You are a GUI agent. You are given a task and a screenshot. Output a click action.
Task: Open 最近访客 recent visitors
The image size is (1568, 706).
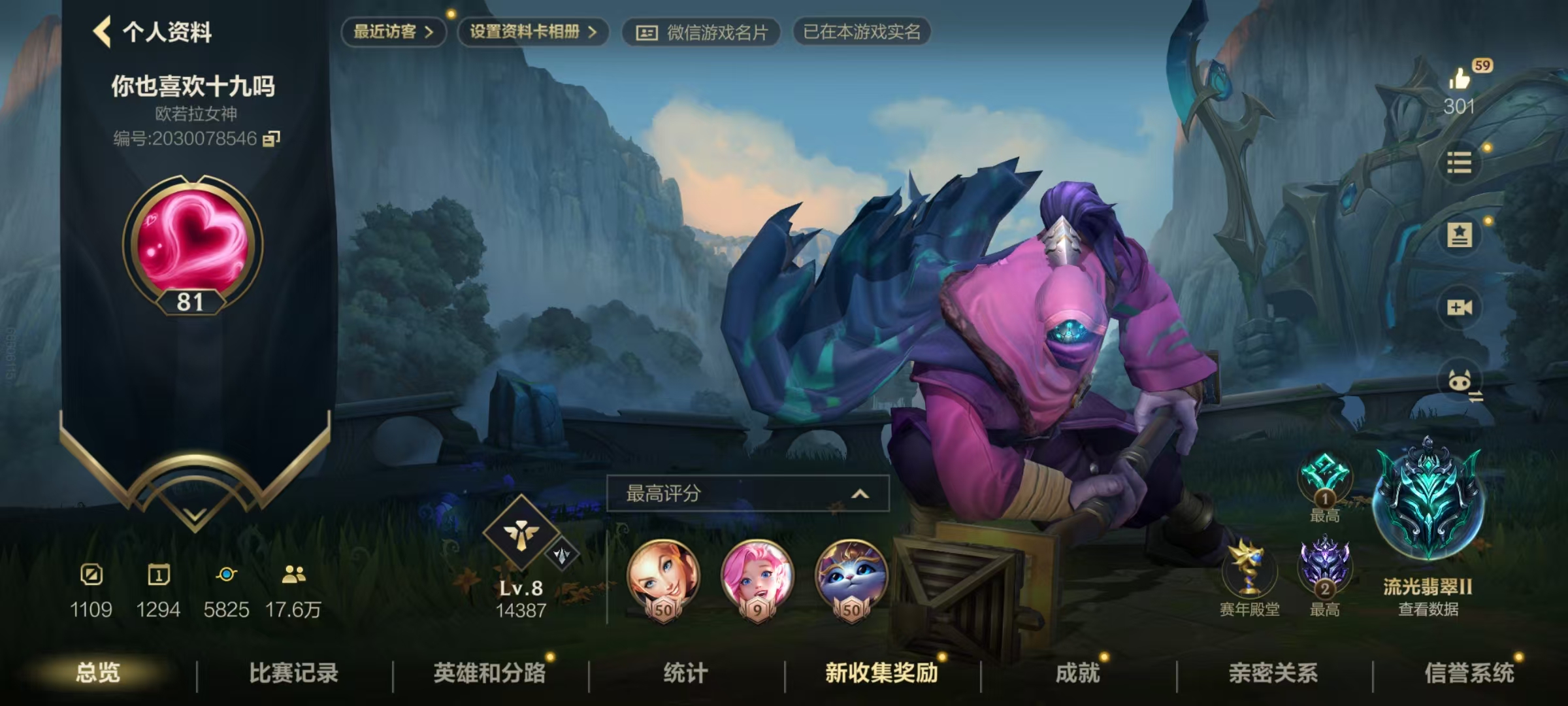[x=392, y=31]
